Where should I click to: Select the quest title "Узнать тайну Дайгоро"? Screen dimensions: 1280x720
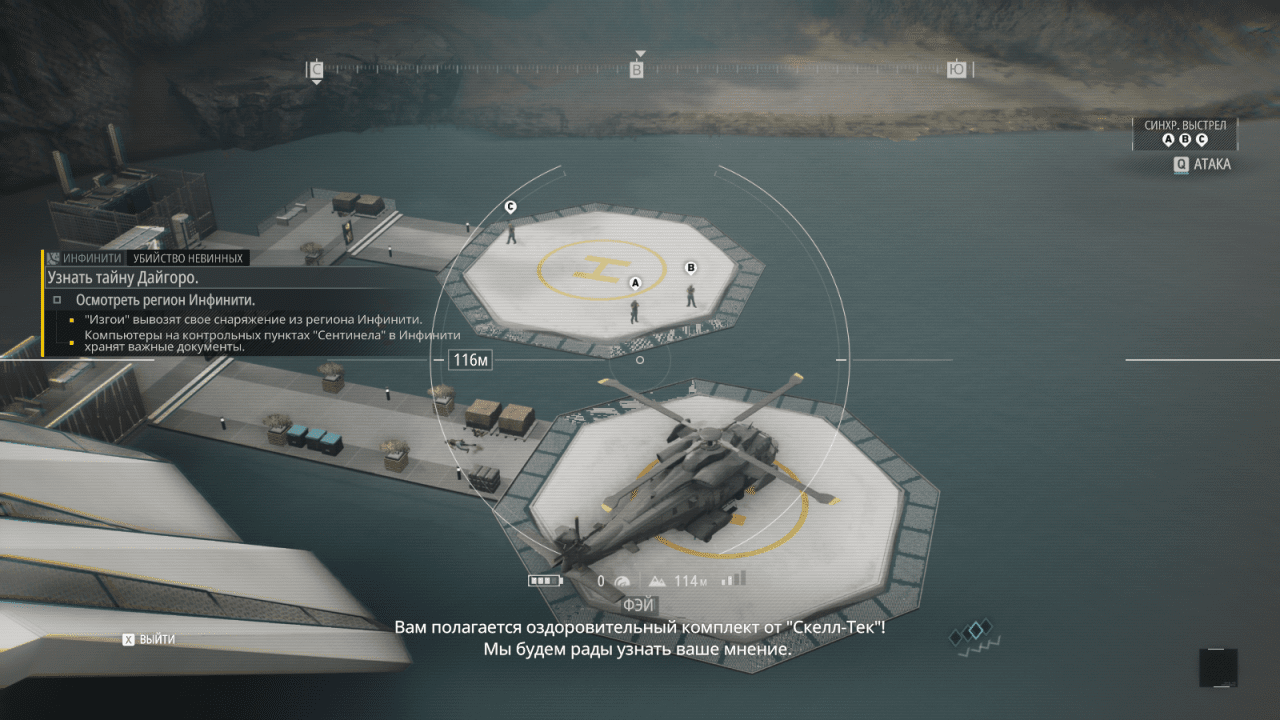coord(122,277)
